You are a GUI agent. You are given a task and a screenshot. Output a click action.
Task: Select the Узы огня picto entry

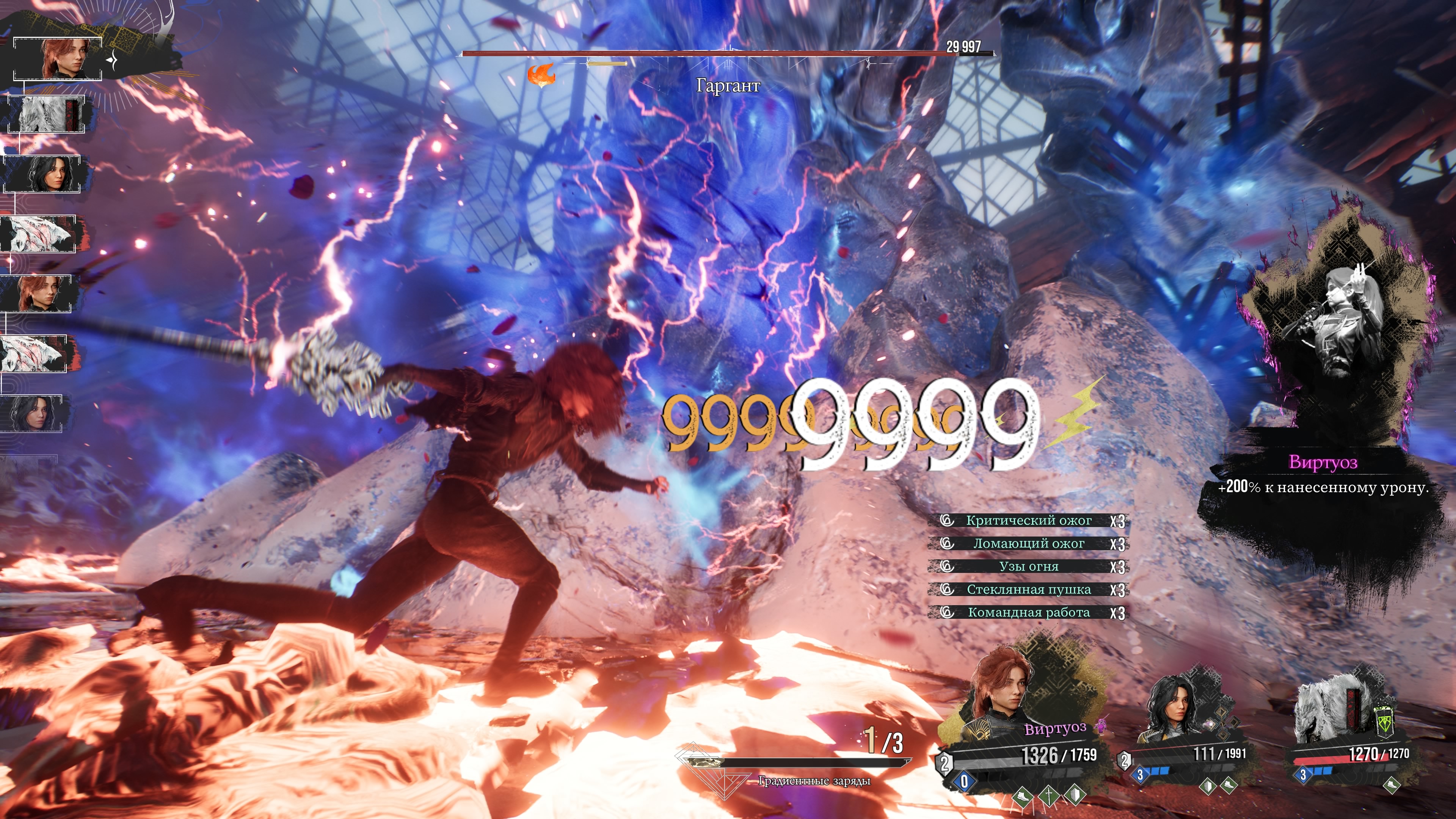[1028, 566]
